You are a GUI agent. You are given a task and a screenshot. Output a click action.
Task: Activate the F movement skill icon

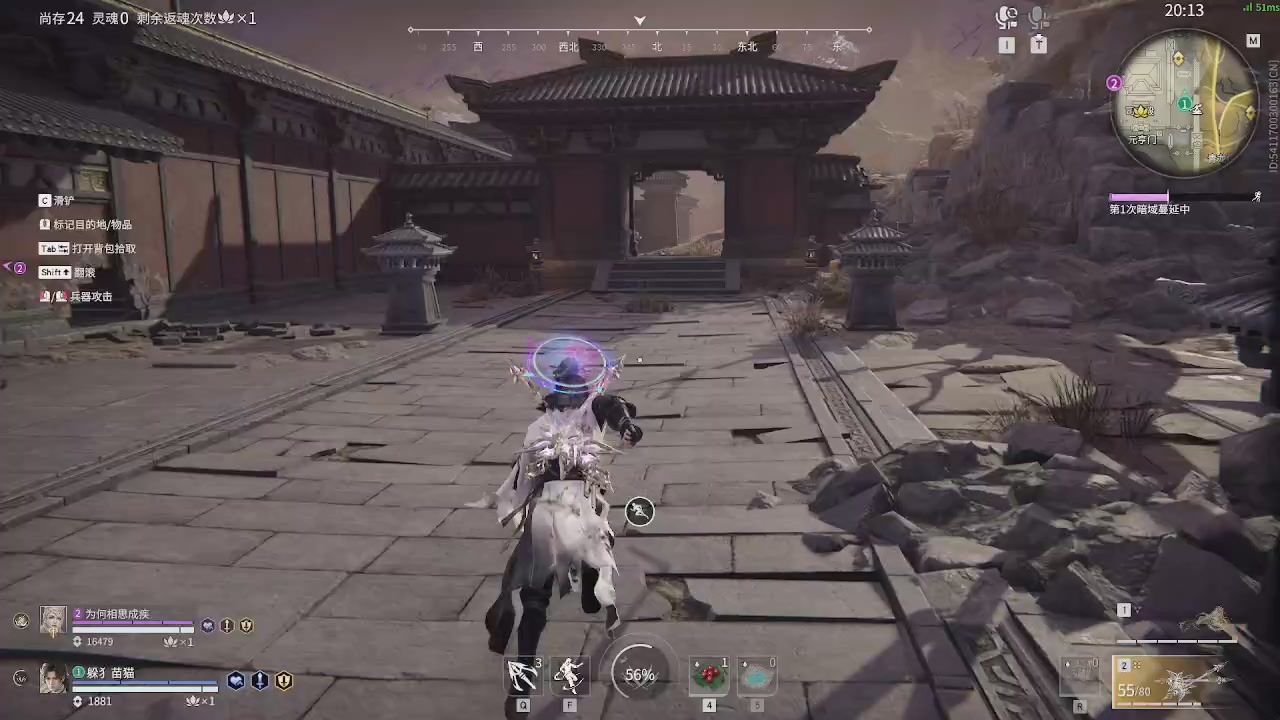569,675
